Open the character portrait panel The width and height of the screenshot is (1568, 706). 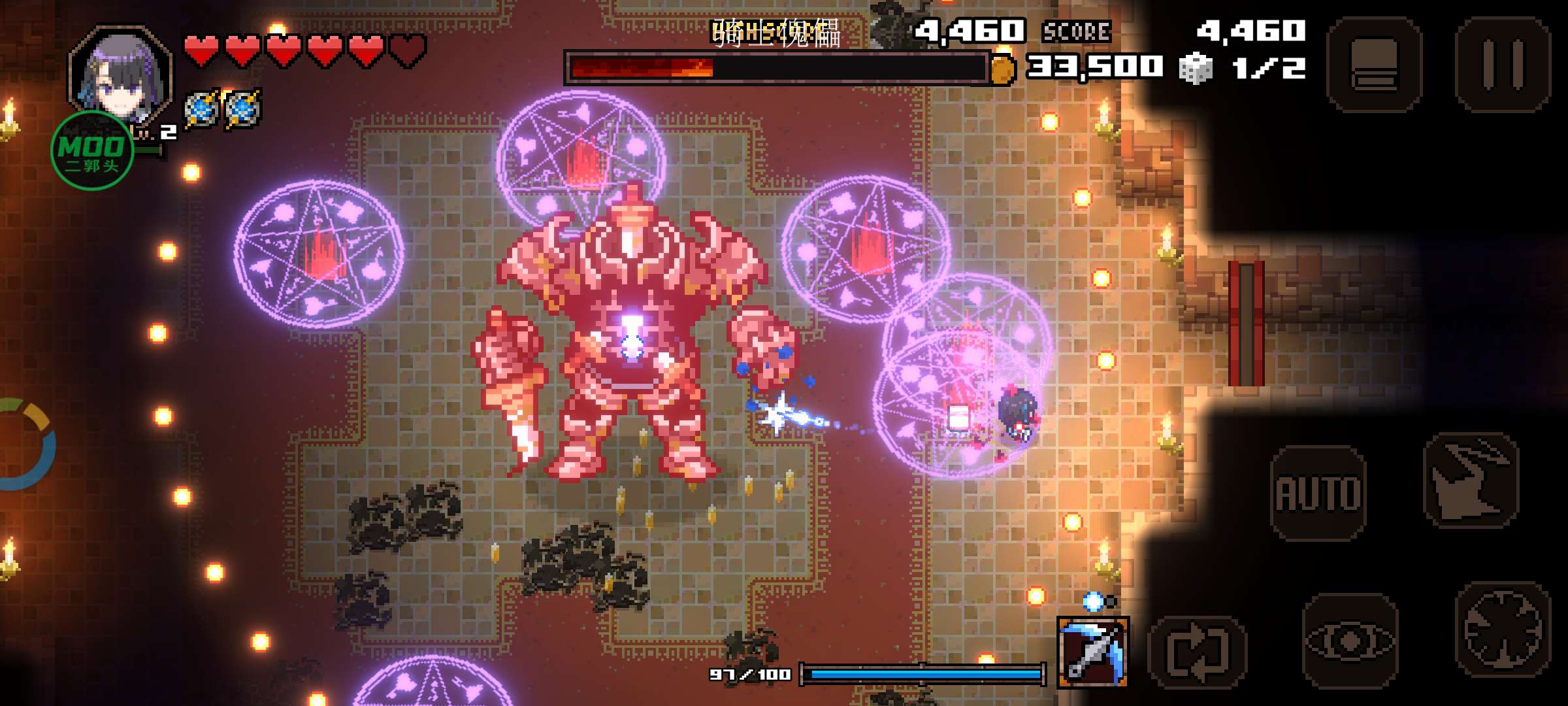[x=121, y=75]
